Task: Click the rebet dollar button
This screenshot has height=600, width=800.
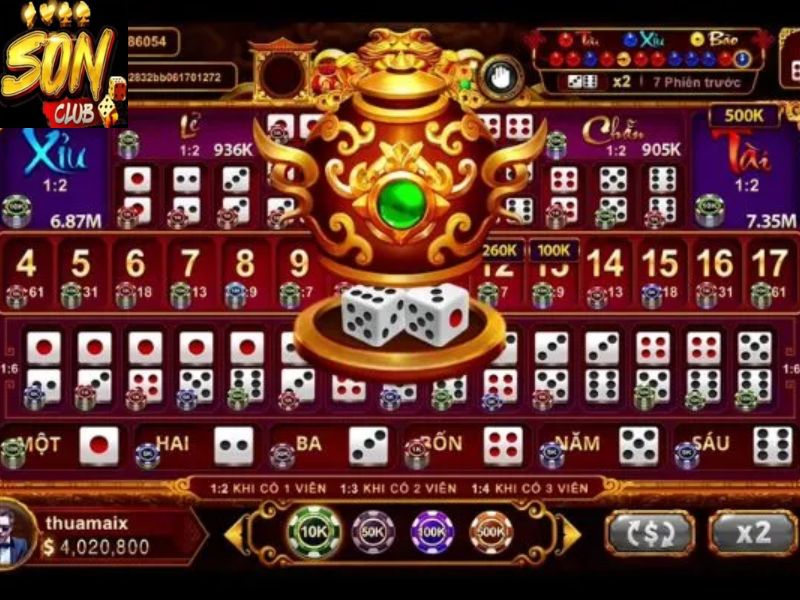Action: (650, 532)
